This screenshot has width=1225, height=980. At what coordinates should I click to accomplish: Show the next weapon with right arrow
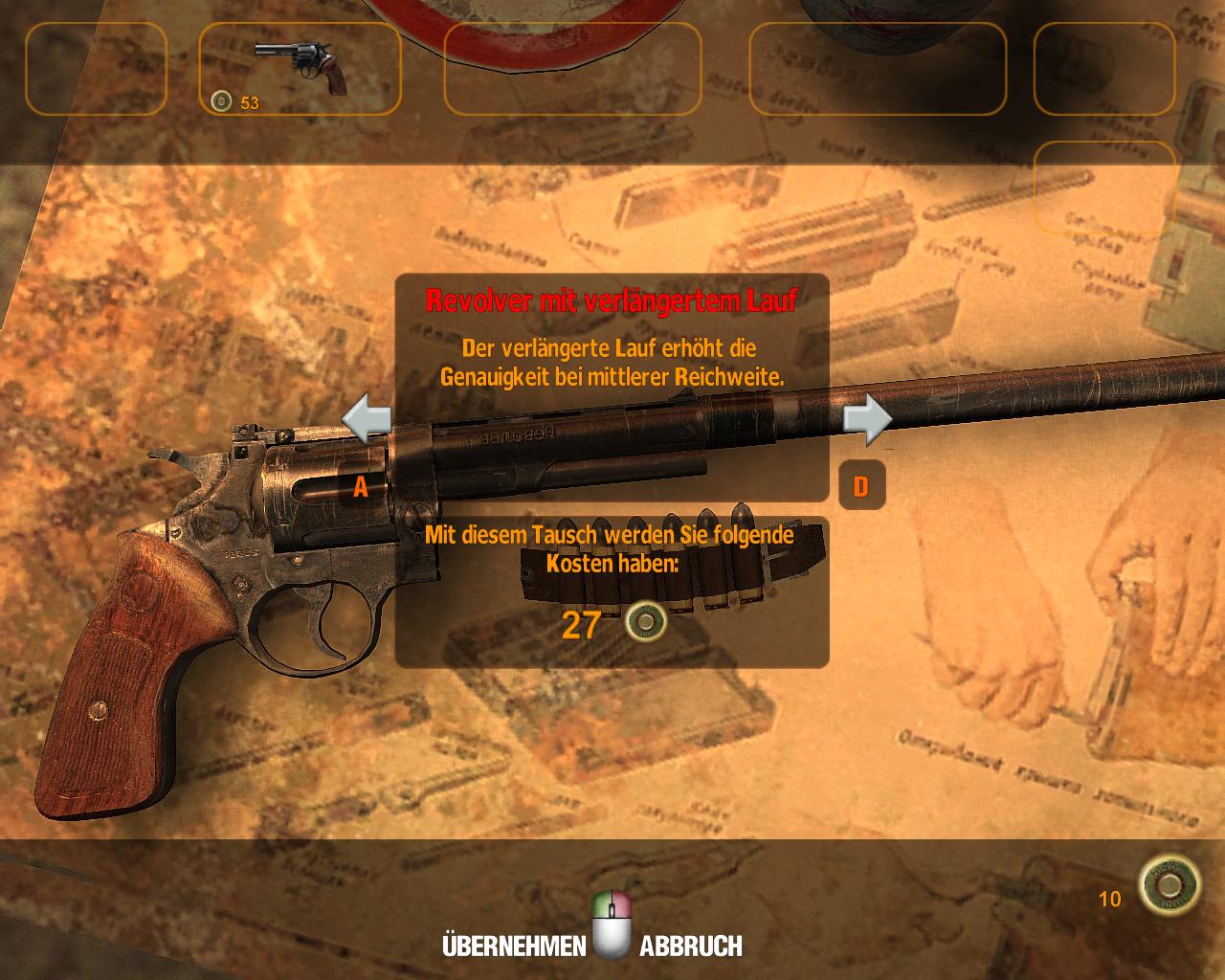(x=867, y=420)
